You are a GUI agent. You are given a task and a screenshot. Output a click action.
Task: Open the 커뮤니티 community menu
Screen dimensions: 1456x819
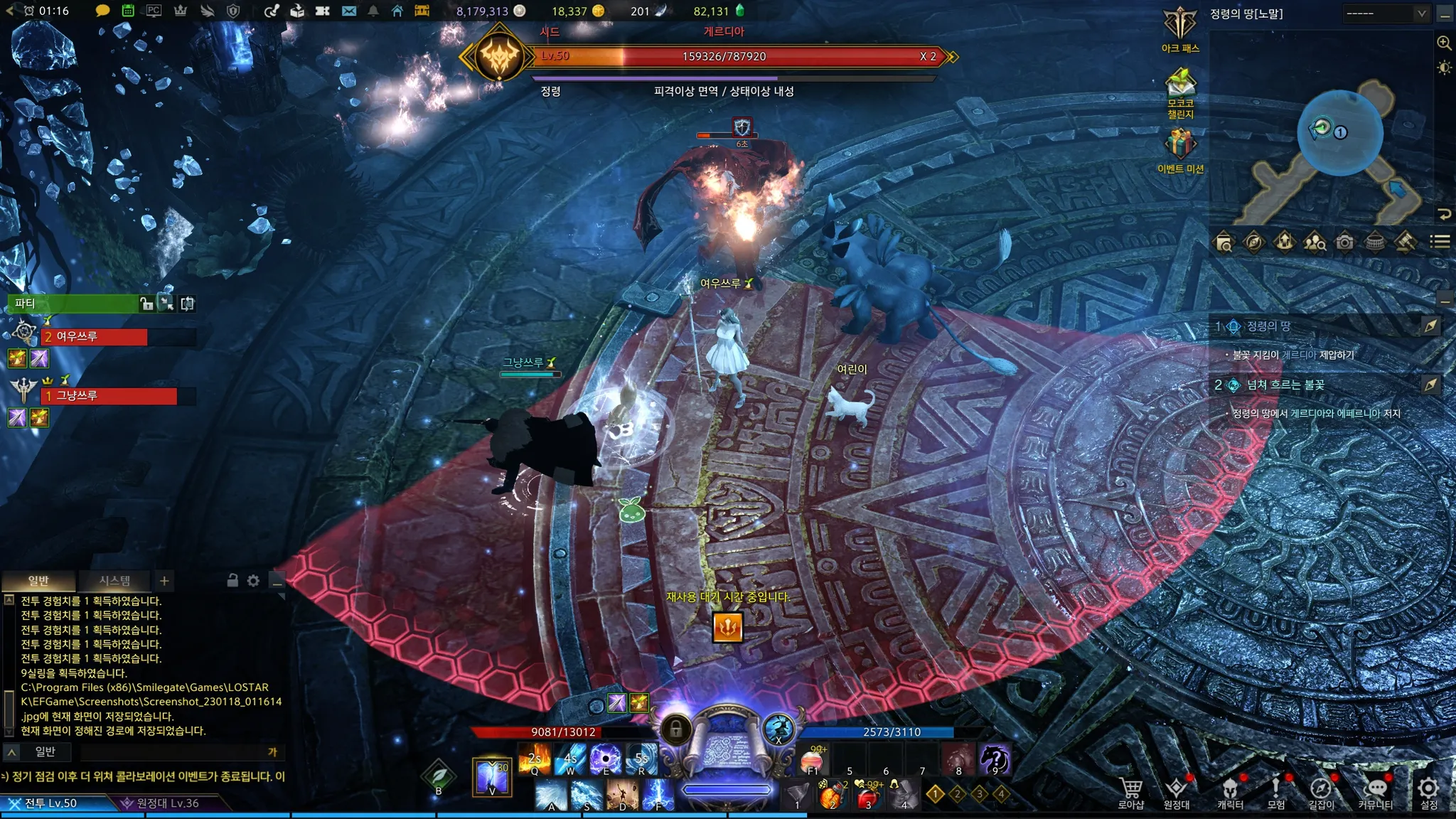pos(1376,792)
